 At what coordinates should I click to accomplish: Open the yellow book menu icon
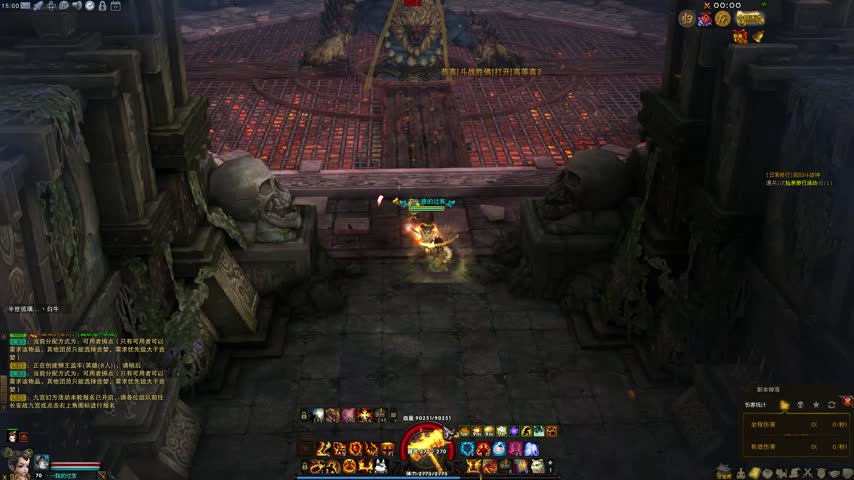[754, 472]
